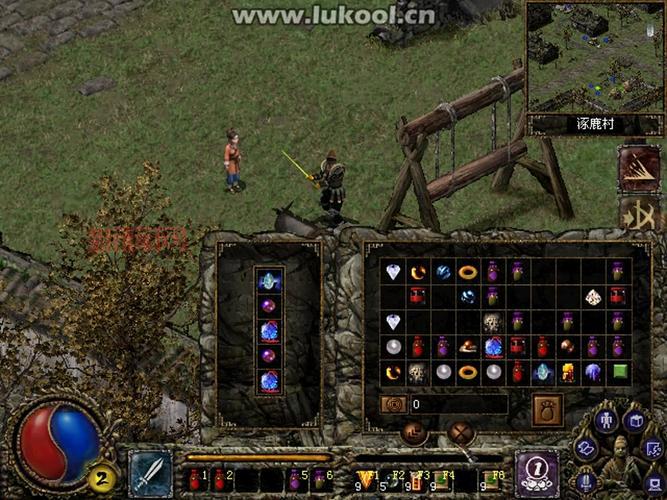Select the bottom blue crystal in left panel
The image size is (667, 500).
pos(269,380)
